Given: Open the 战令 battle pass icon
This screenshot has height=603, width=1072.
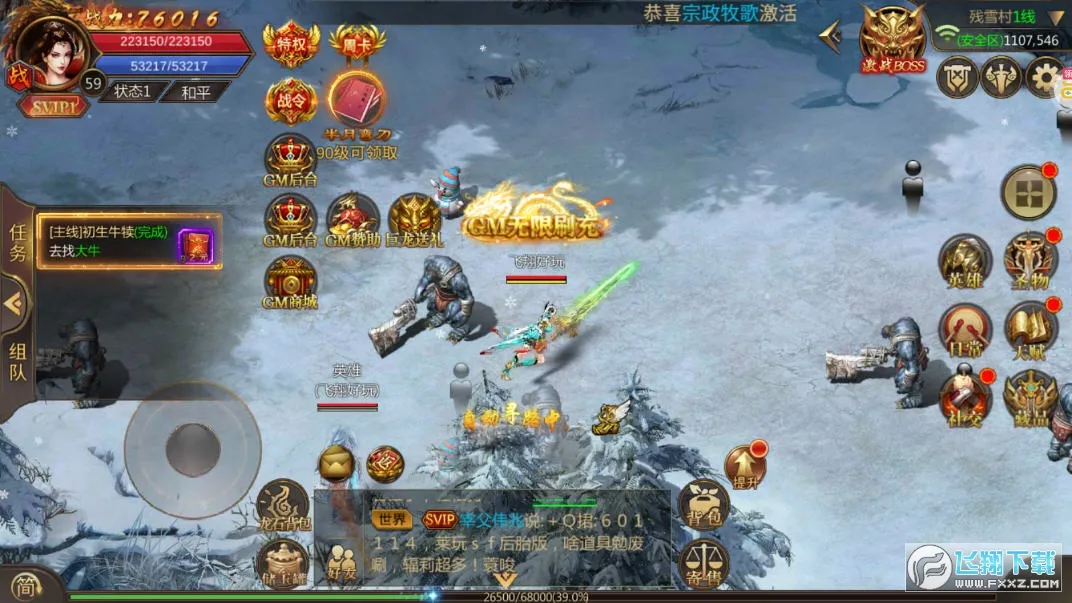Looking at the screenshot, I should (x=292, y=100).
